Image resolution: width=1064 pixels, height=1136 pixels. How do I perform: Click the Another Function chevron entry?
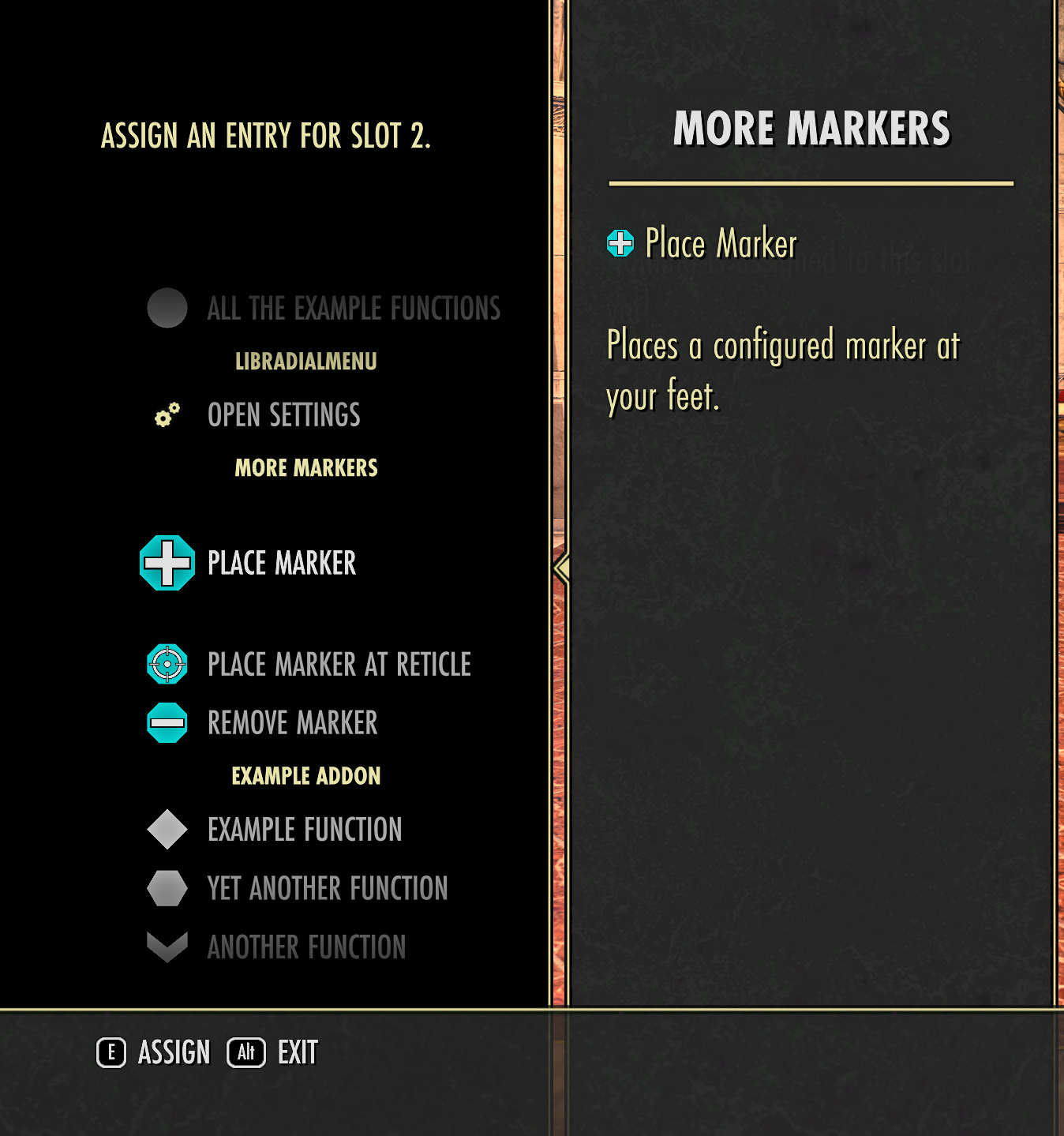306,947
